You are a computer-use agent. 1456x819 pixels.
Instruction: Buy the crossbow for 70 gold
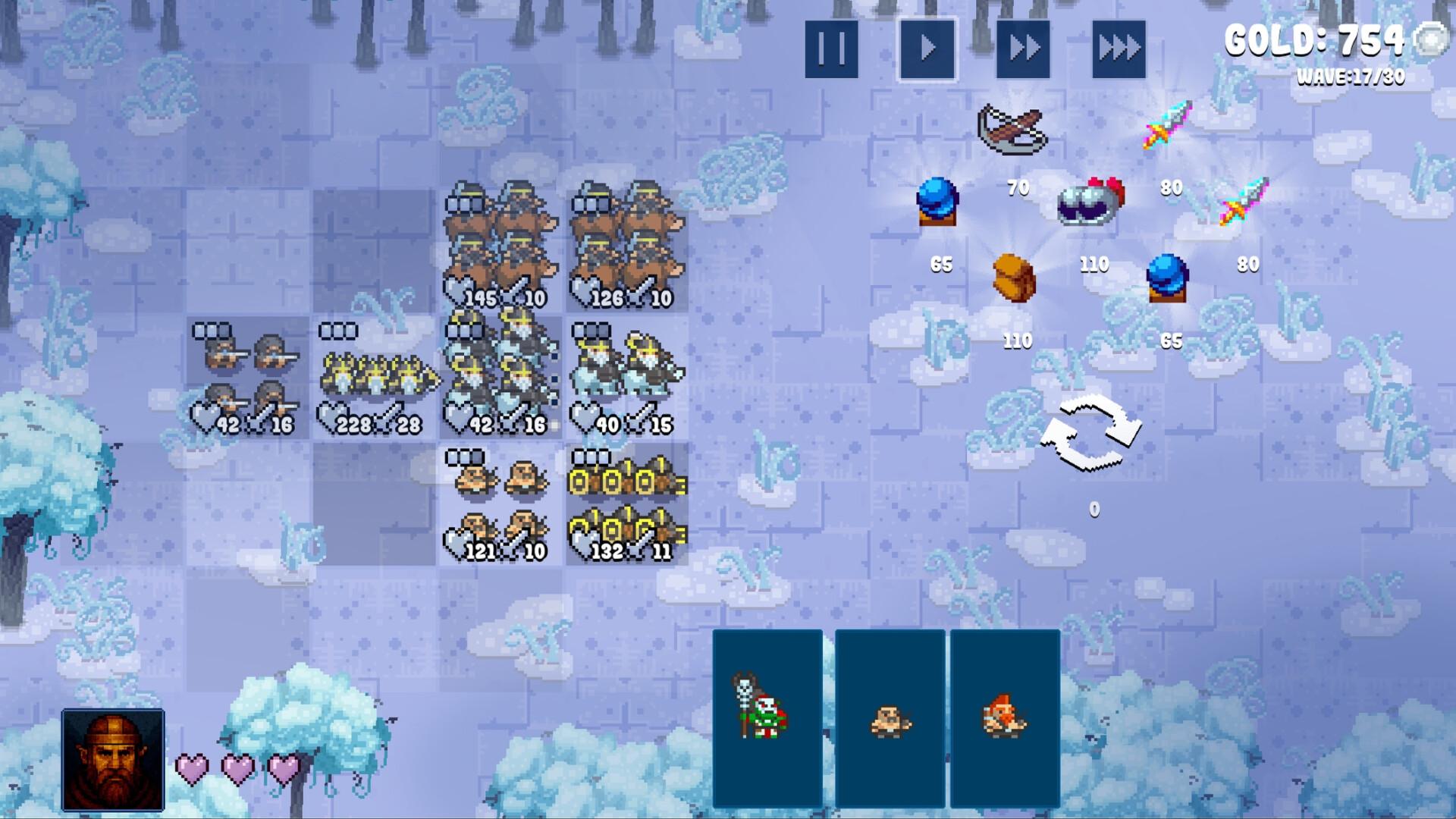(x=1012, y=130)
